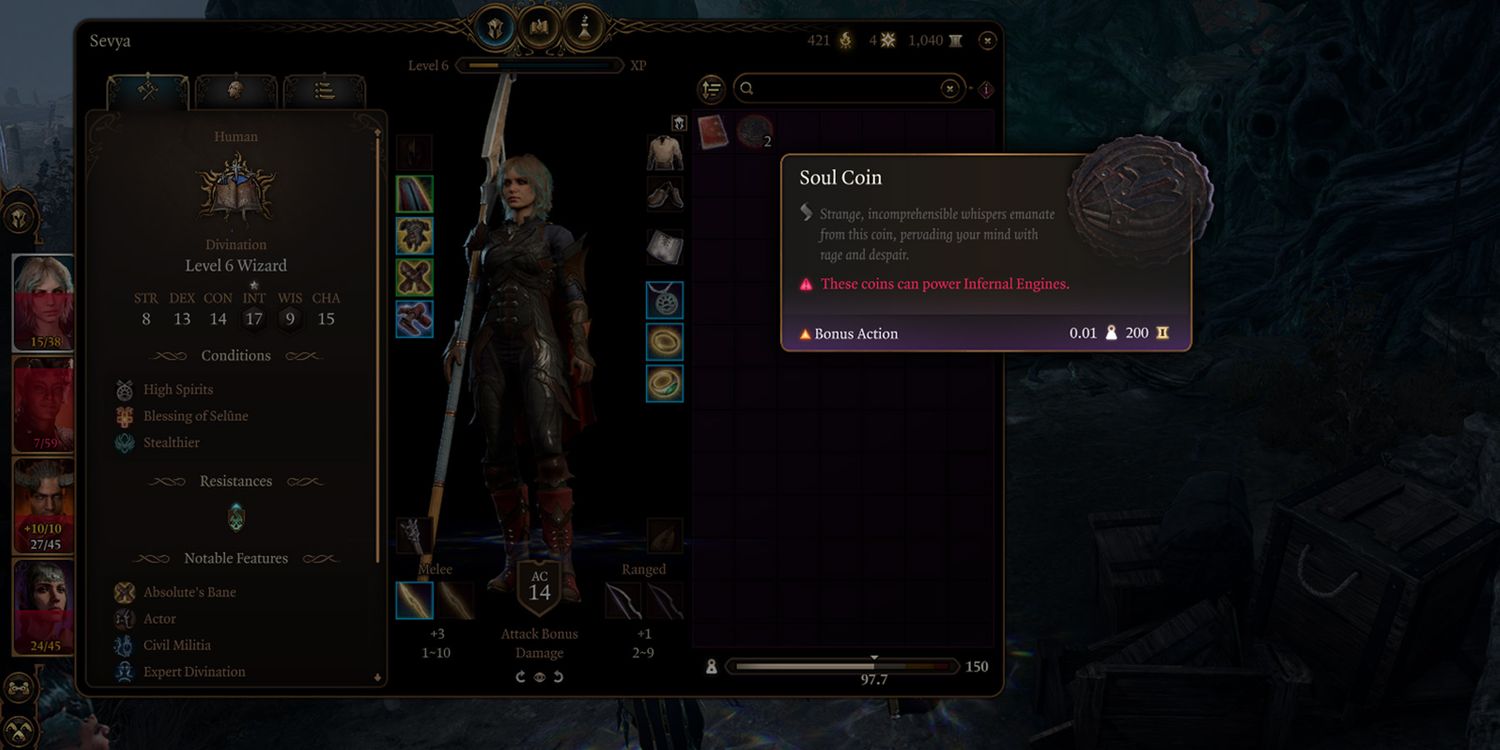Screen dimensions: 1500x750
Task: Switch to the alchemy flask tab
Action: pyautogui.click(x=583, y=25)
